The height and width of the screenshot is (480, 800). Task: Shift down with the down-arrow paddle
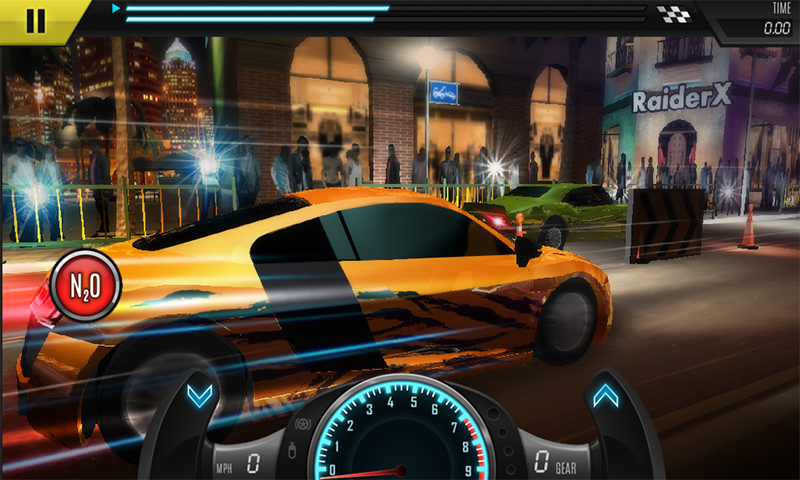click(x=199, y=397)
